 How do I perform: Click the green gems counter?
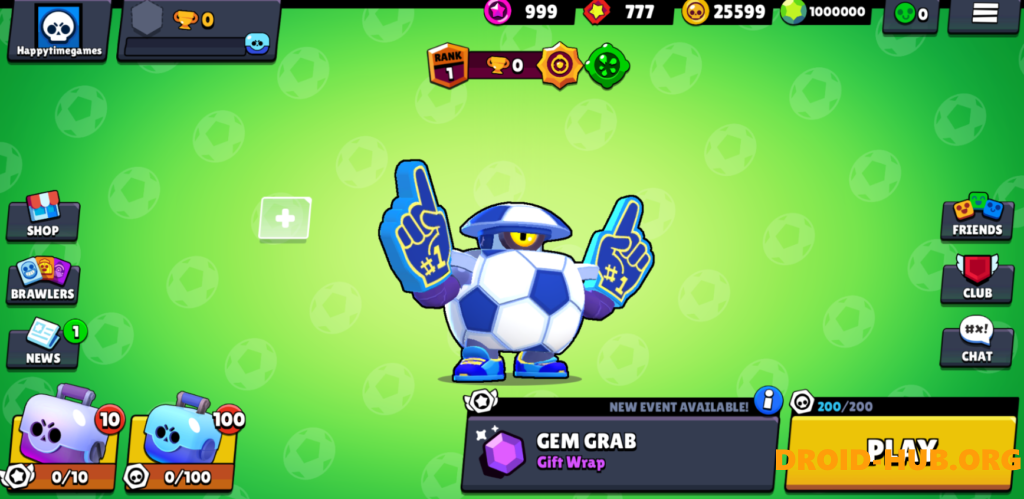826,12
